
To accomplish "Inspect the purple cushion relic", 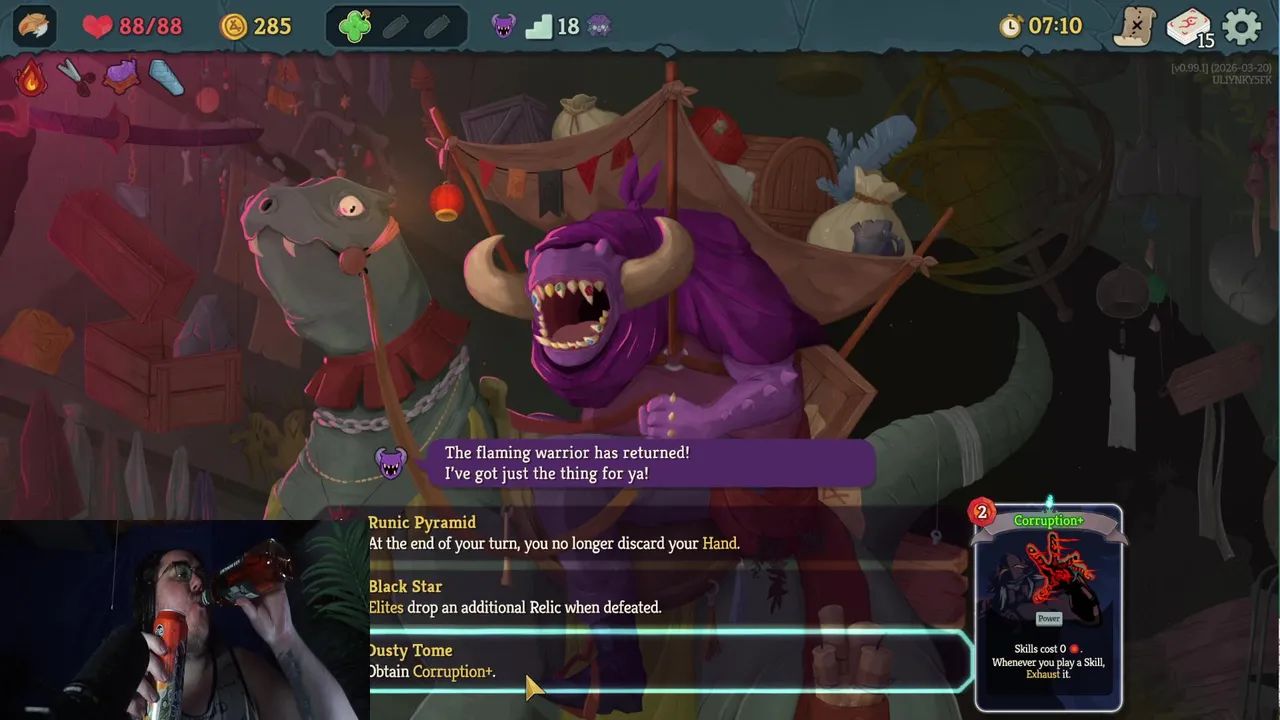I will coord(121,76).
